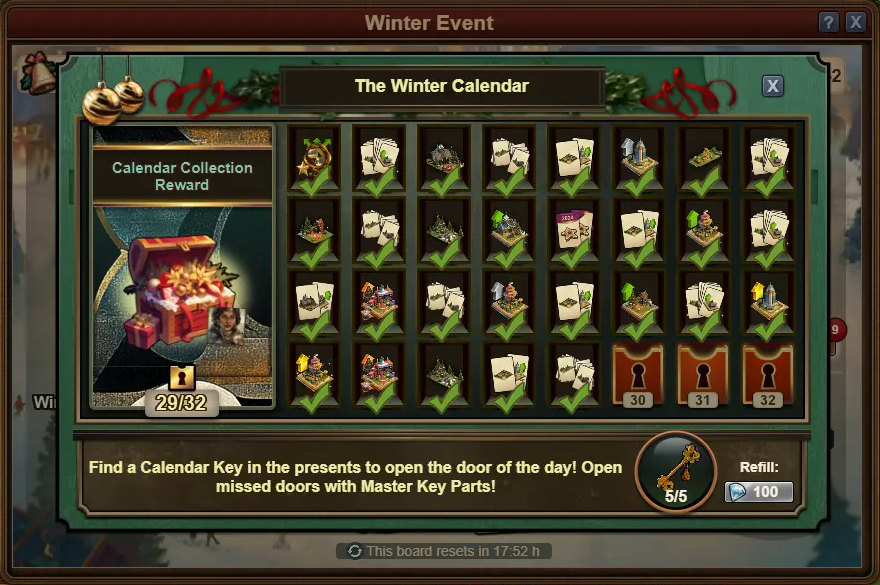Open locked calendar door 31
880x585 pixels.
pyautogui.click(x=703, y=375)
